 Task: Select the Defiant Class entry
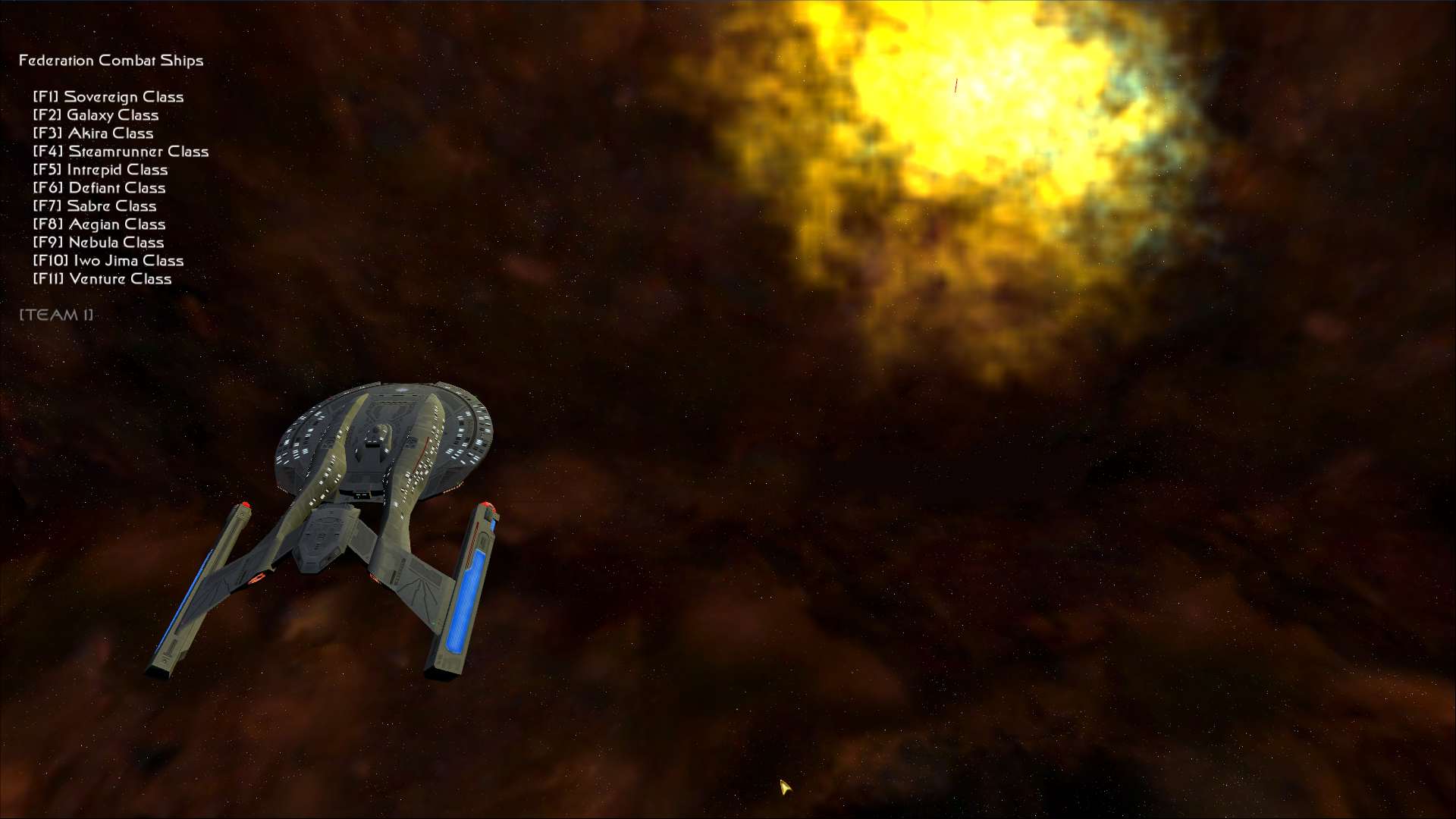(99, 188)
